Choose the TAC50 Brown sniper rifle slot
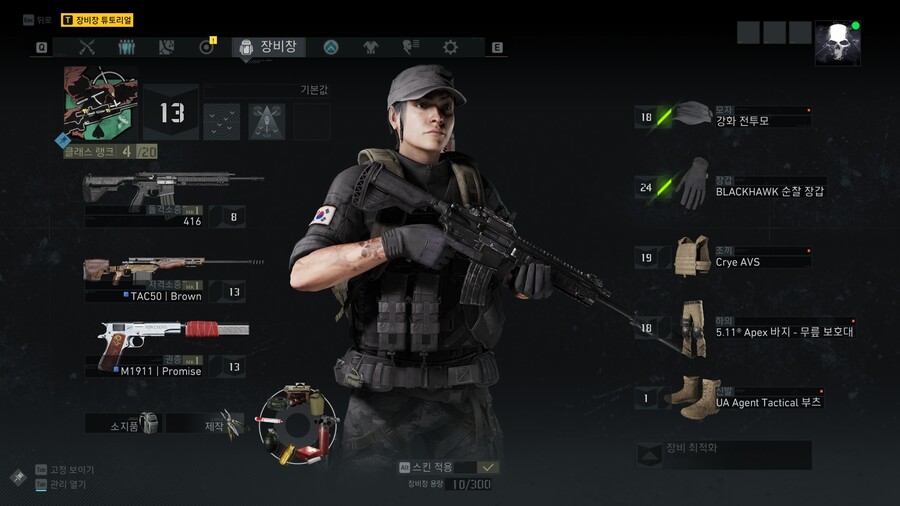Screen dimensions: 900x506 coord(165,279)
